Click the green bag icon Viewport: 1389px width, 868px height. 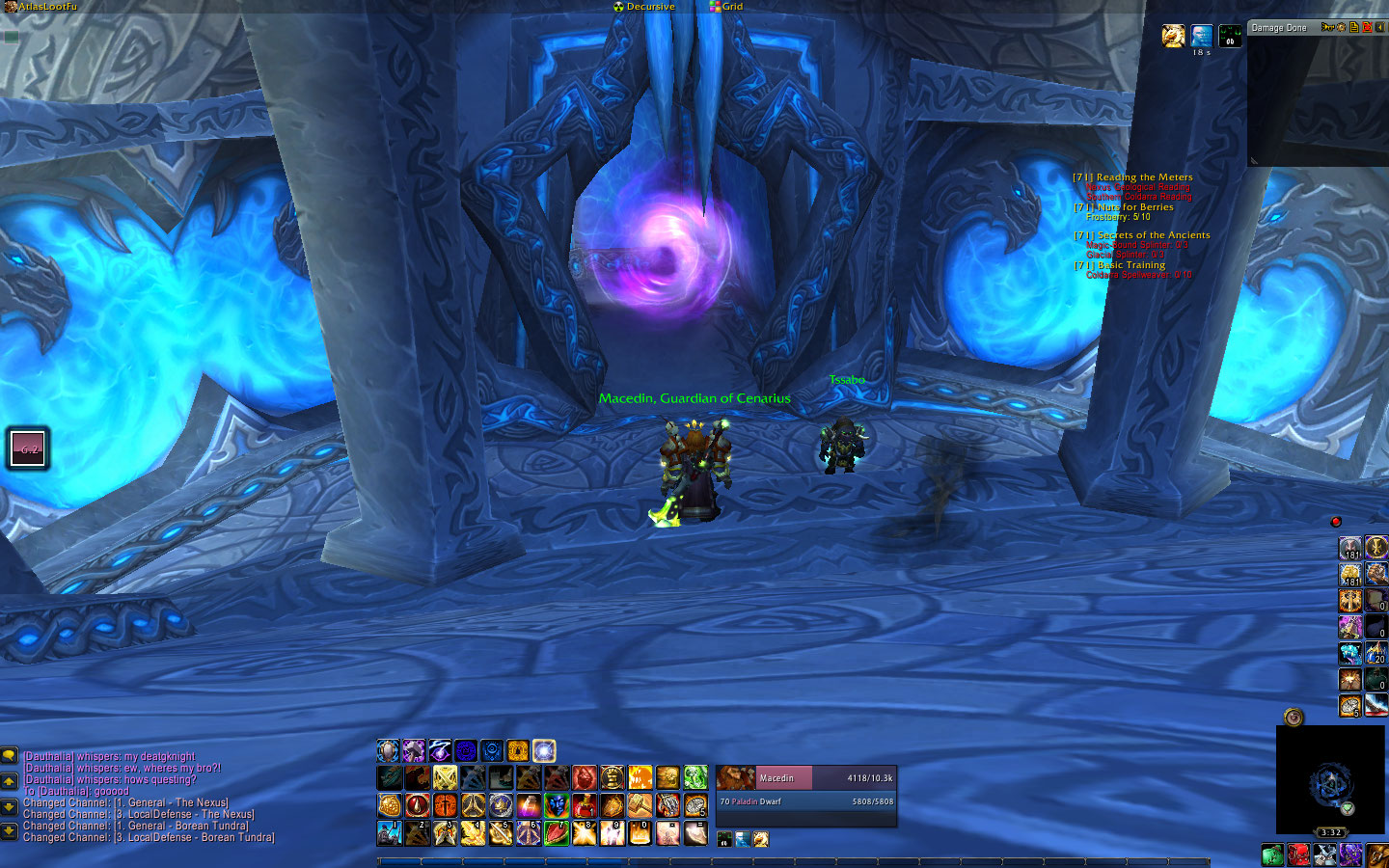click(x=1272, y=855)
